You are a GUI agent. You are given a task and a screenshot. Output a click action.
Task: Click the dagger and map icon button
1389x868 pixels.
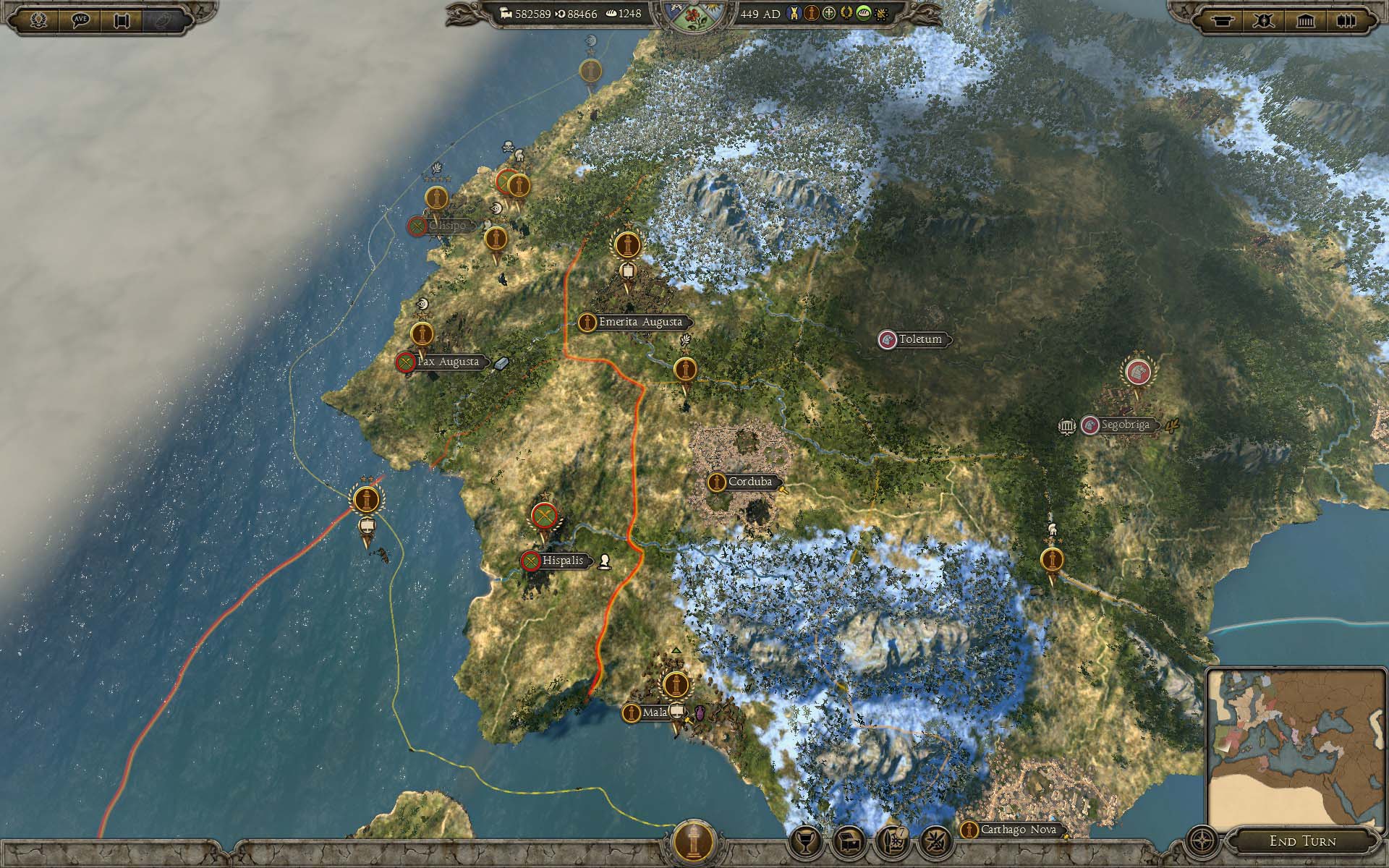tap(892, 841)
